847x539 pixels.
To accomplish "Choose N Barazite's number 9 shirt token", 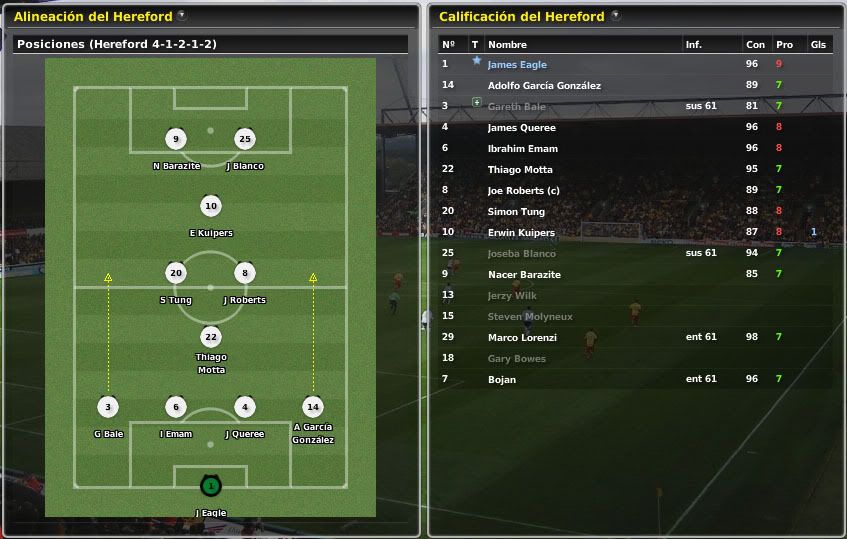I will 176,139.
